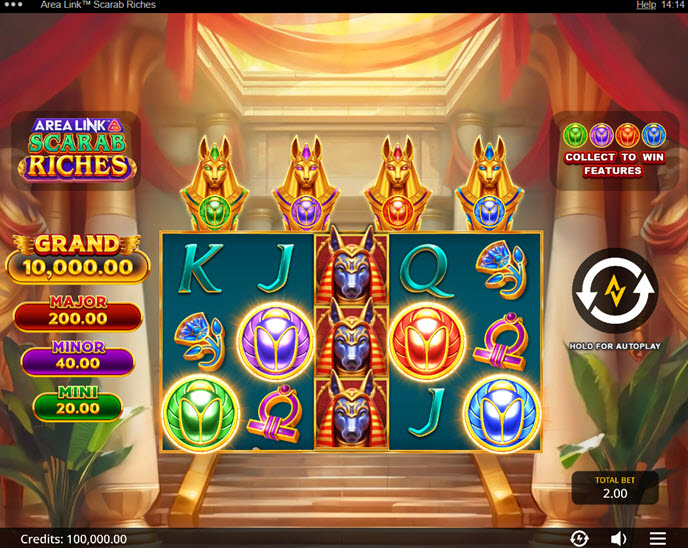Click the small quick-spin icon in bottom bar

pyautogui.click(x=579, y=538)
